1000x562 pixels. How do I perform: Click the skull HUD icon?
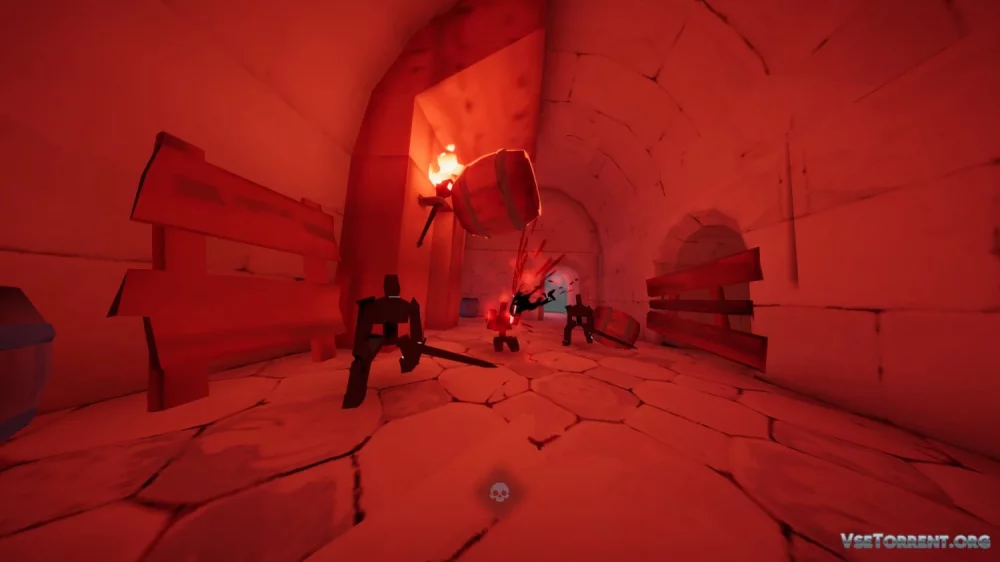point(498,492)
